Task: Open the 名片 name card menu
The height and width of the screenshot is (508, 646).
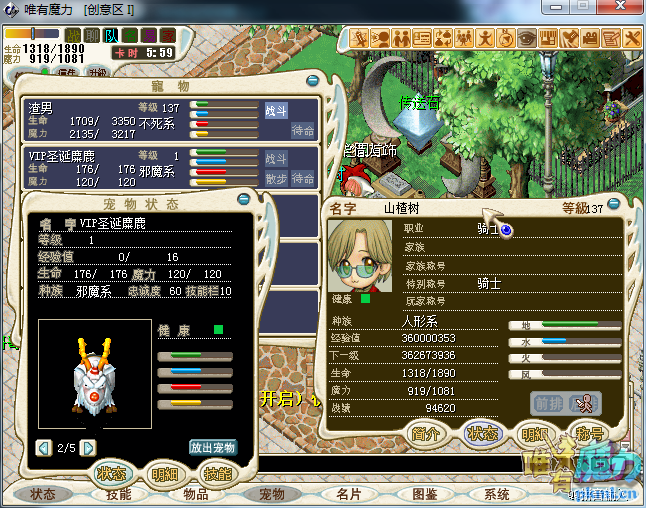Action: coord(348,494)
